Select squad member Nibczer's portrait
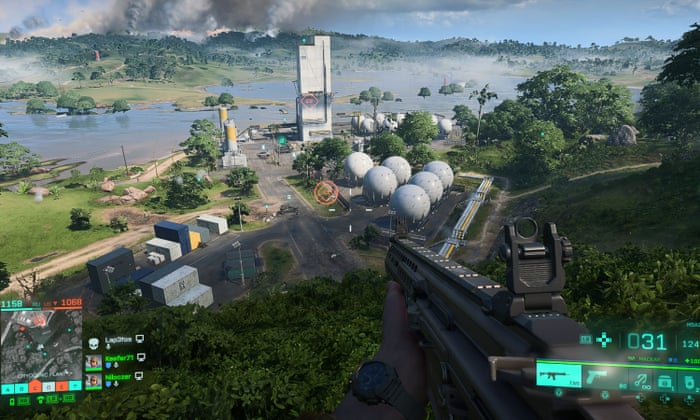 (93, 380)
